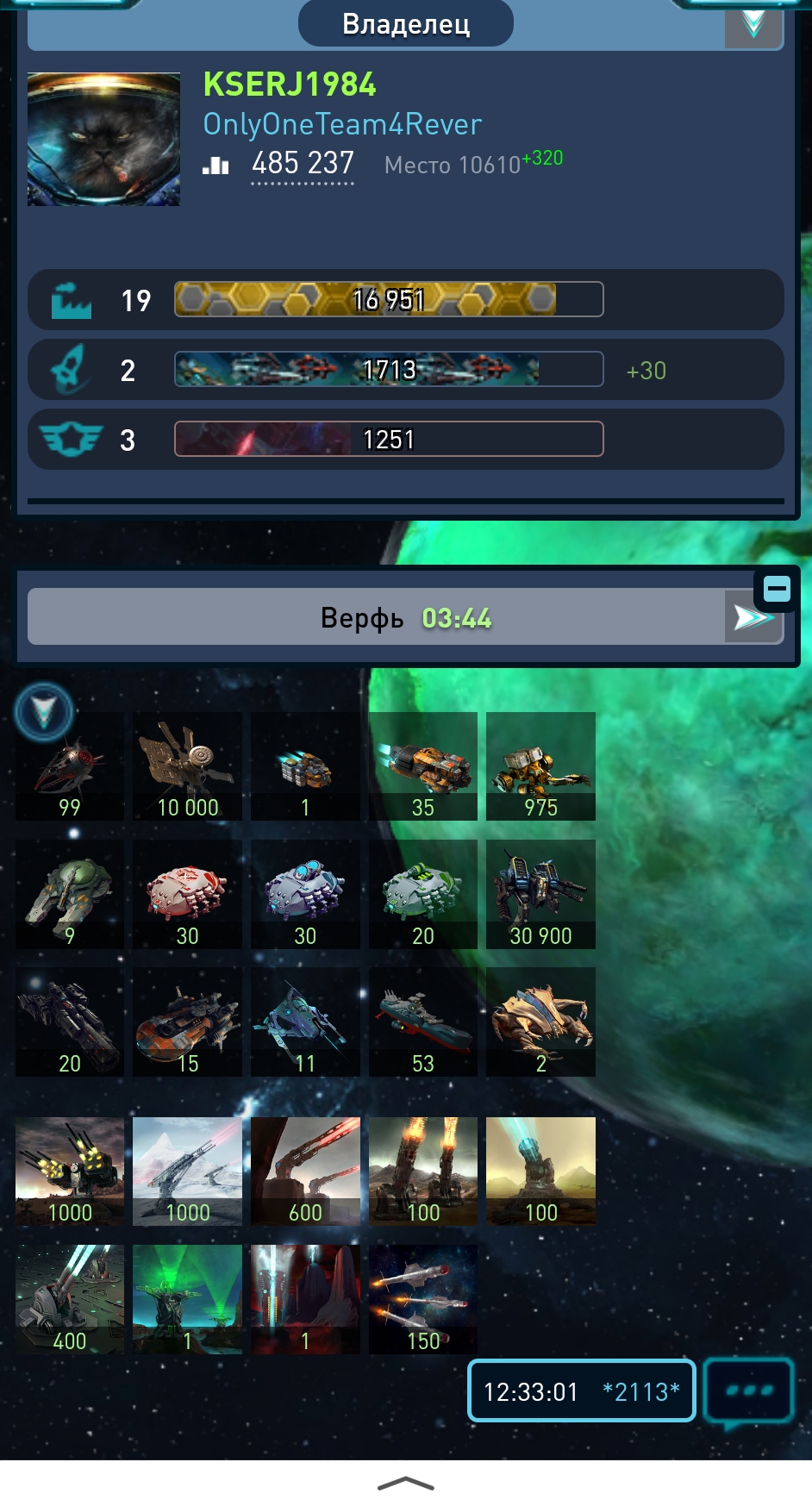Toggle the round fleet collapse arrow
The width and height of the screenshot is (812, 1506).
pos(44,712)
